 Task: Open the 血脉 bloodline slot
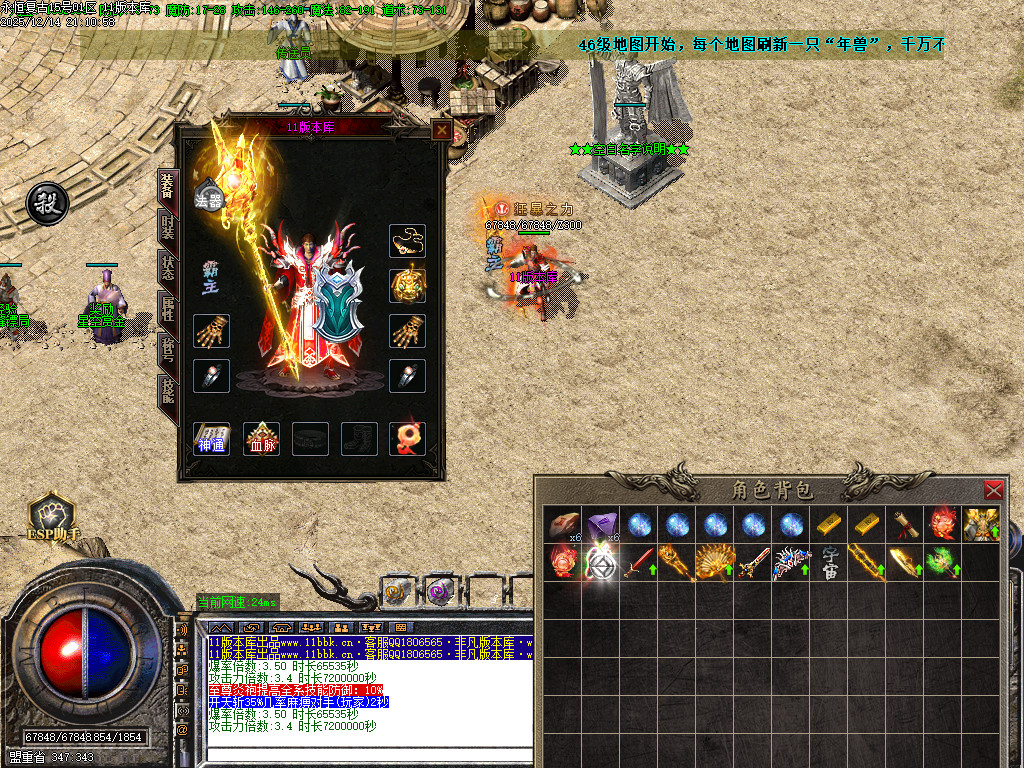263,439
